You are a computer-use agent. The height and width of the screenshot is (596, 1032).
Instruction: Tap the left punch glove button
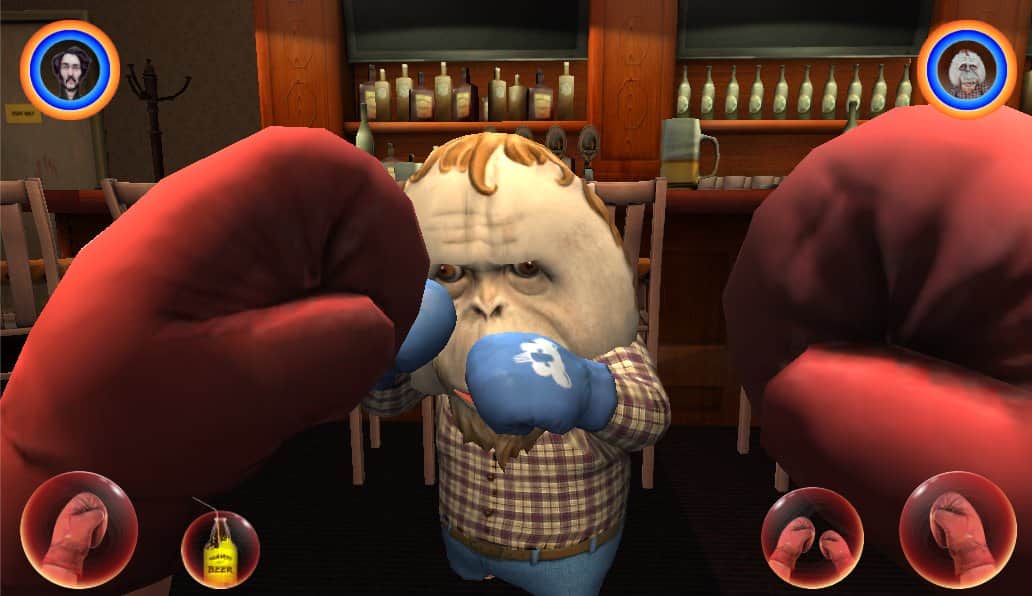79,529
